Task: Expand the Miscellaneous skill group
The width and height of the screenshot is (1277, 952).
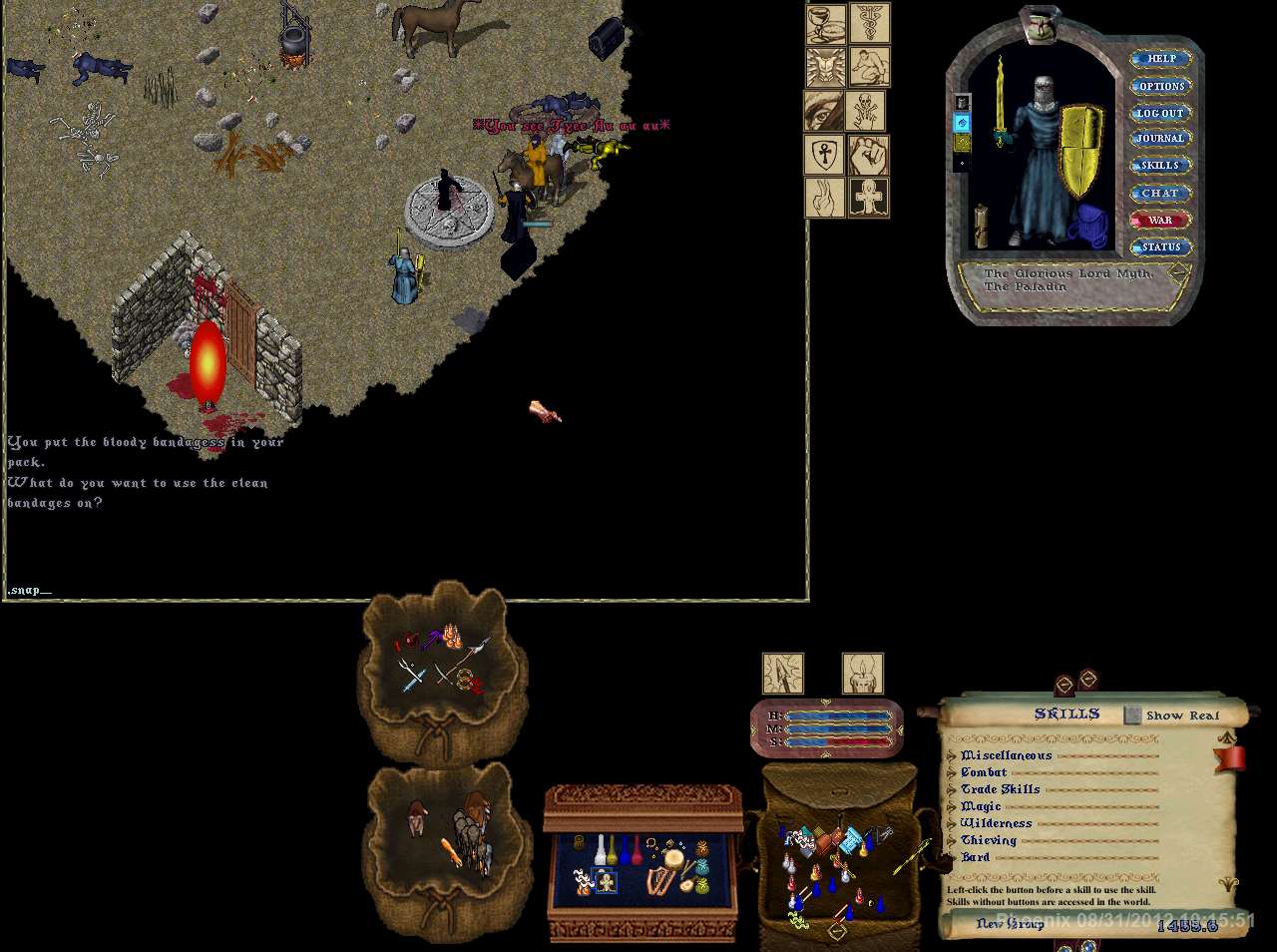Action: click(x=952, y=756)
